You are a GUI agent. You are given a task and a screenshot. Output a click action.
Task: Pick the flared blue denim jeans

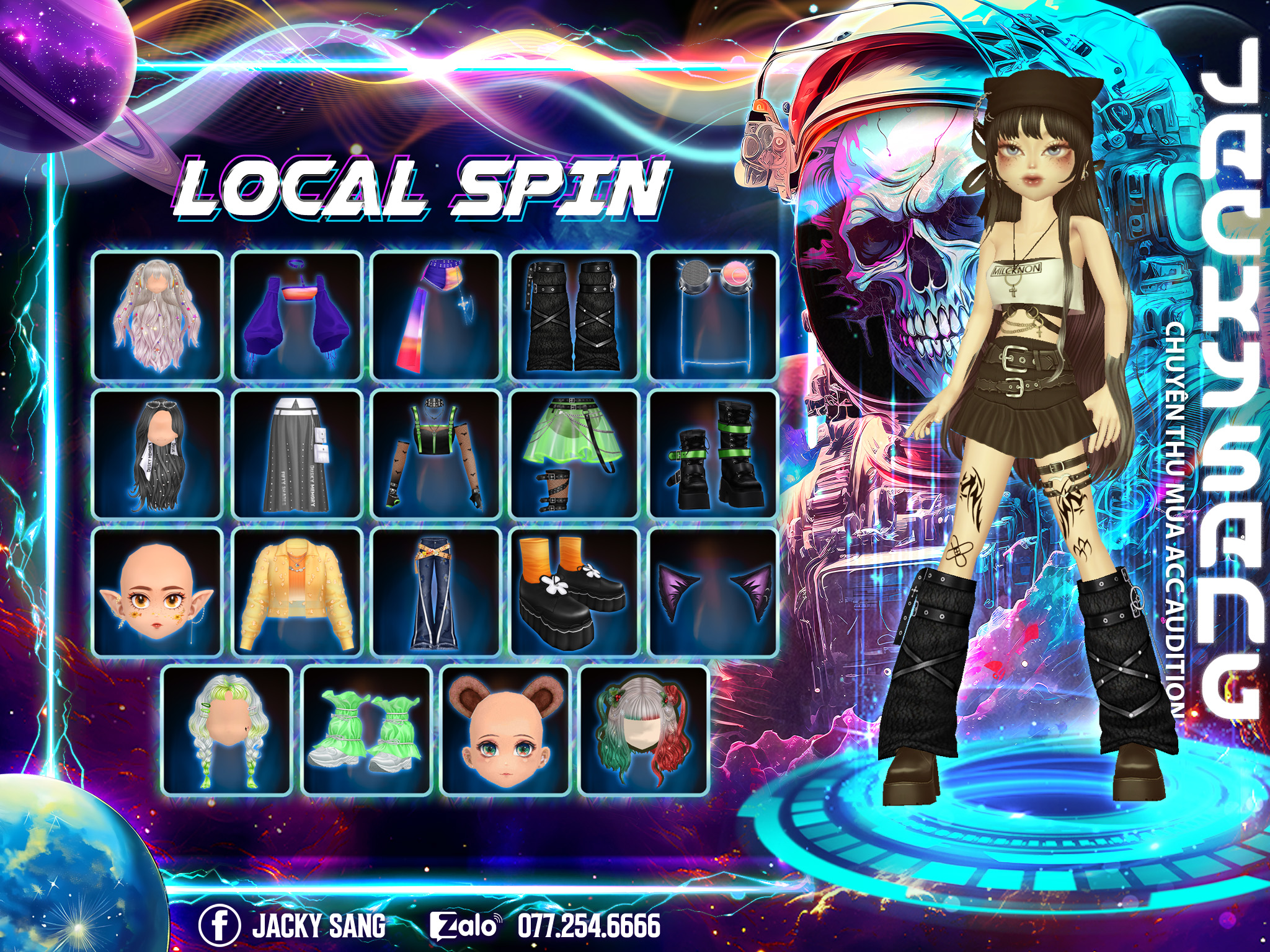(x=436, y=592)
